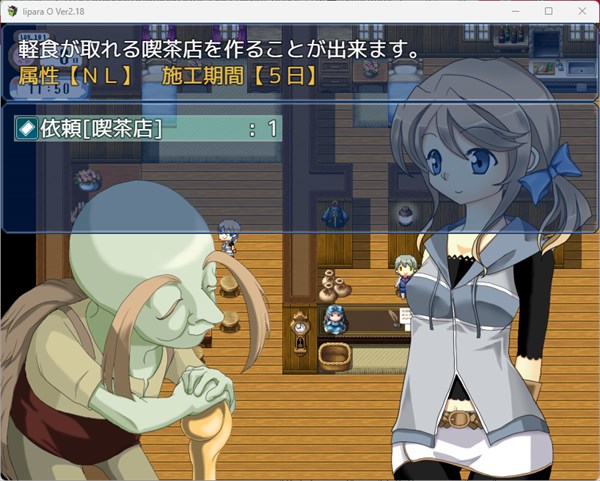Maximize the game window
The height and width of the screenshot is (481, 600).
(548, 11)
